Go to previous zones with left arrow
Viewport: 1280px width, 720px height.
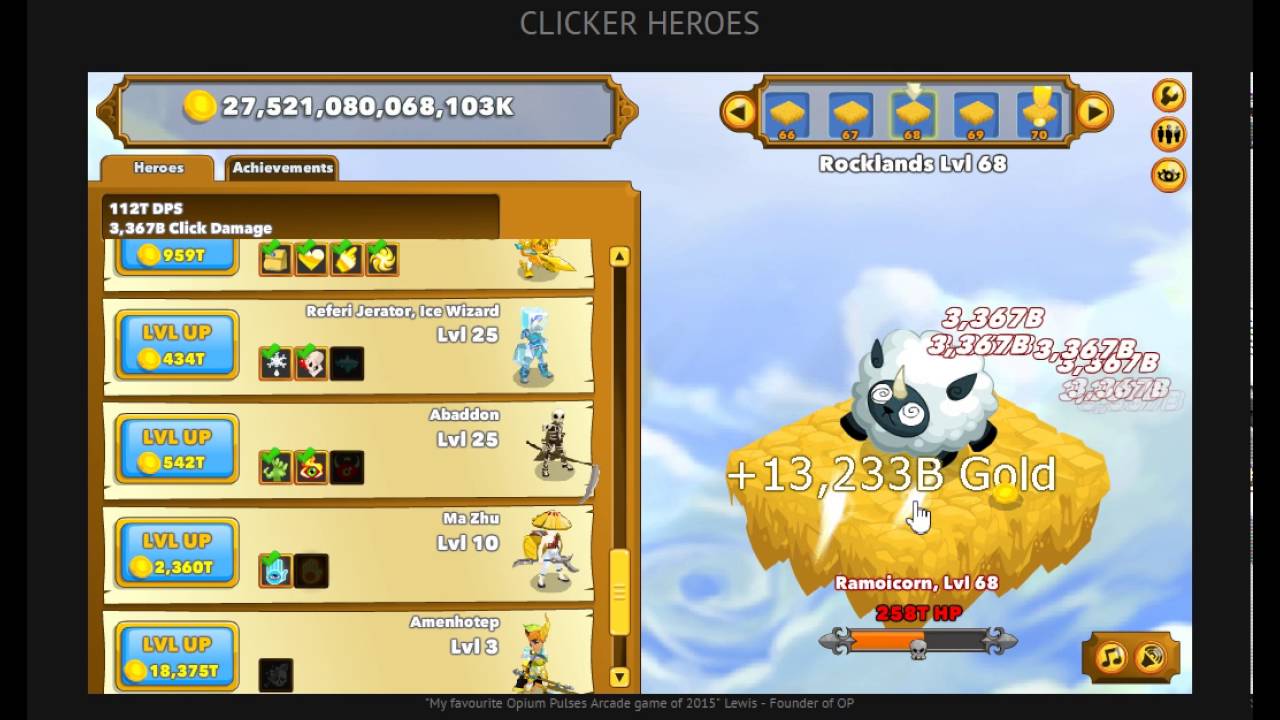(x=738, y=112)
